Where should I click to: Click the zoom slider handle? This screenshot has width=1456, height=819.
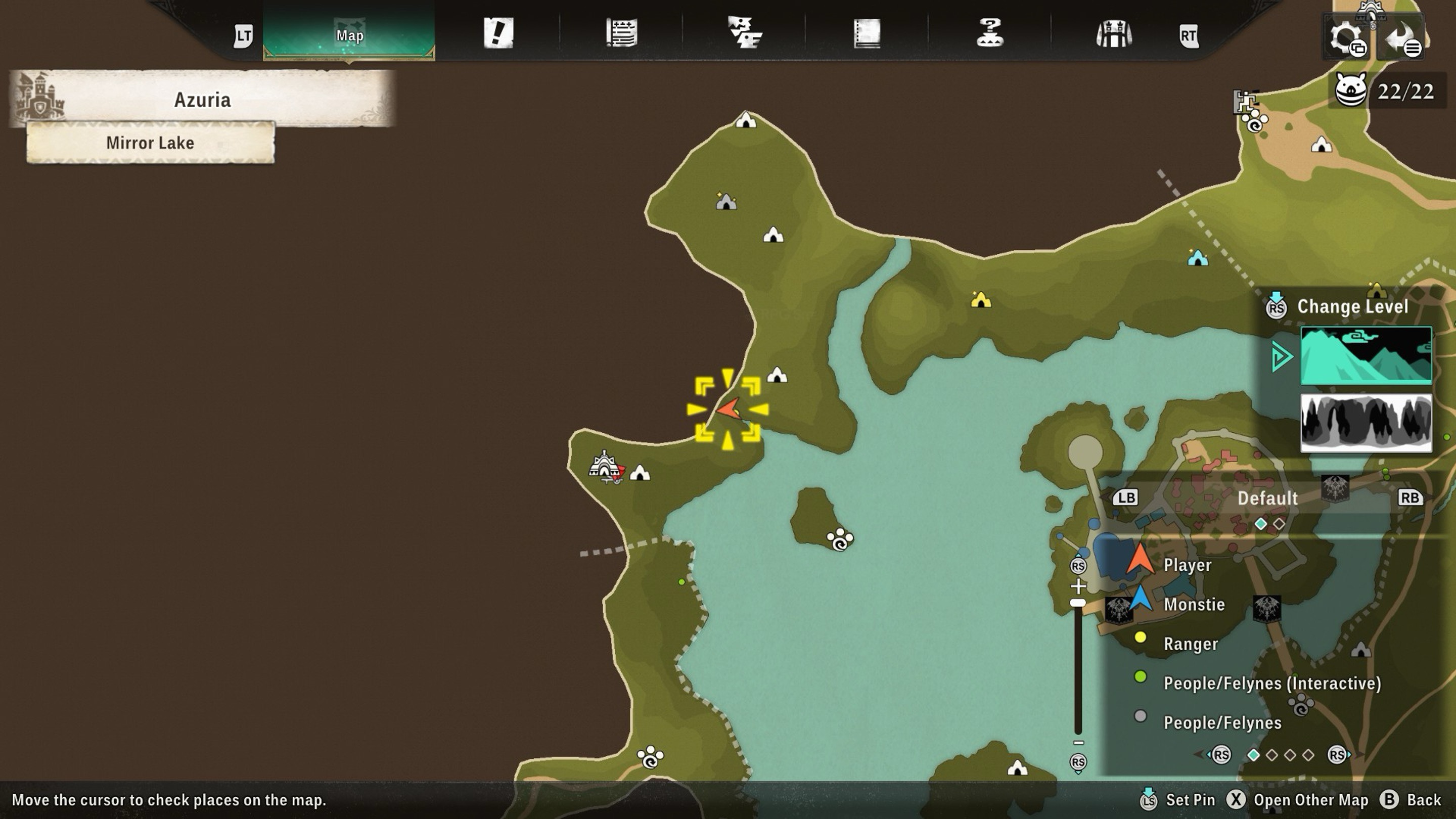(x=1078, y=603)
